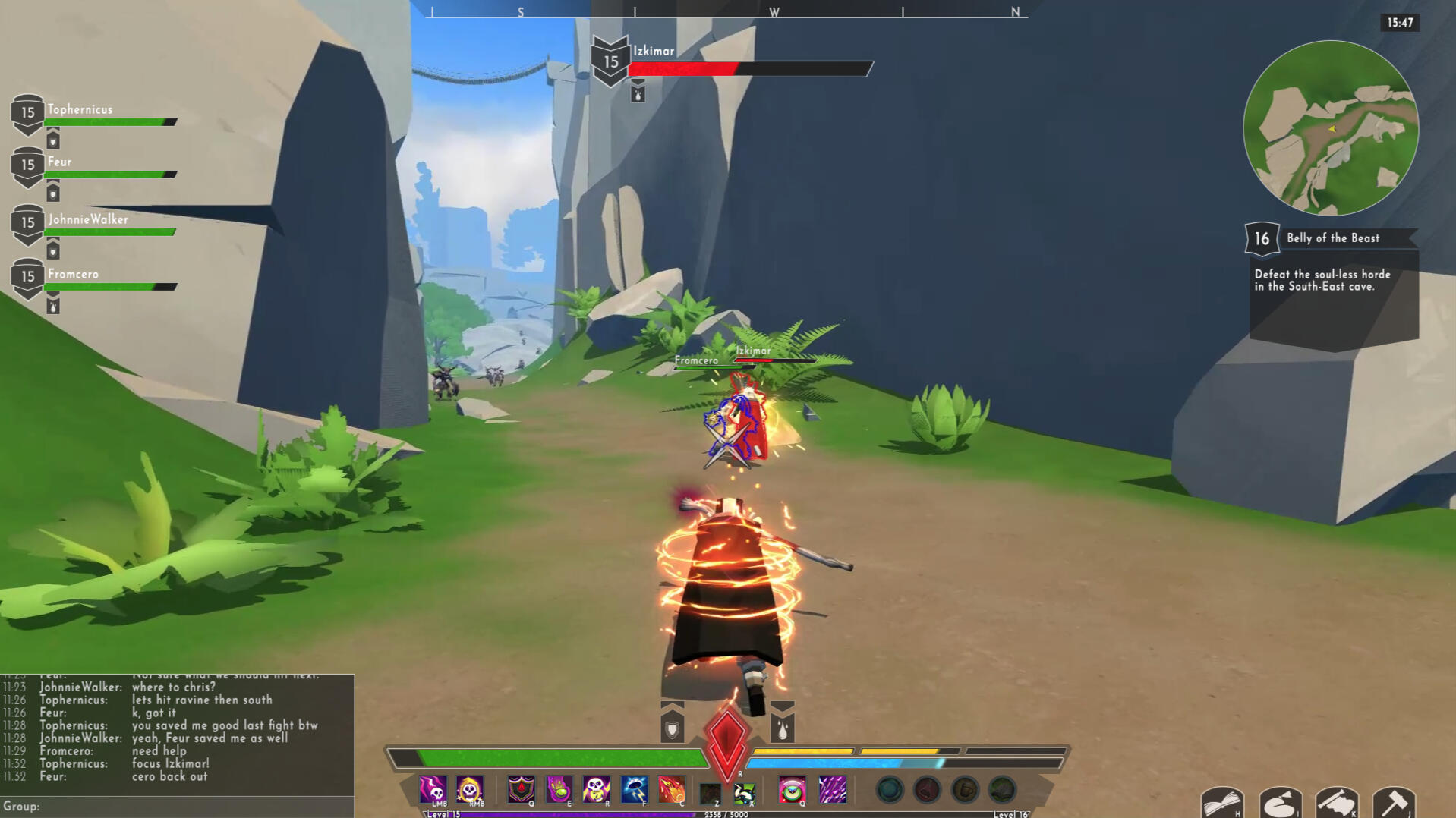1456x818 pixels.
Task: Open the inventory pouch icon
Action: [1280, 803]
